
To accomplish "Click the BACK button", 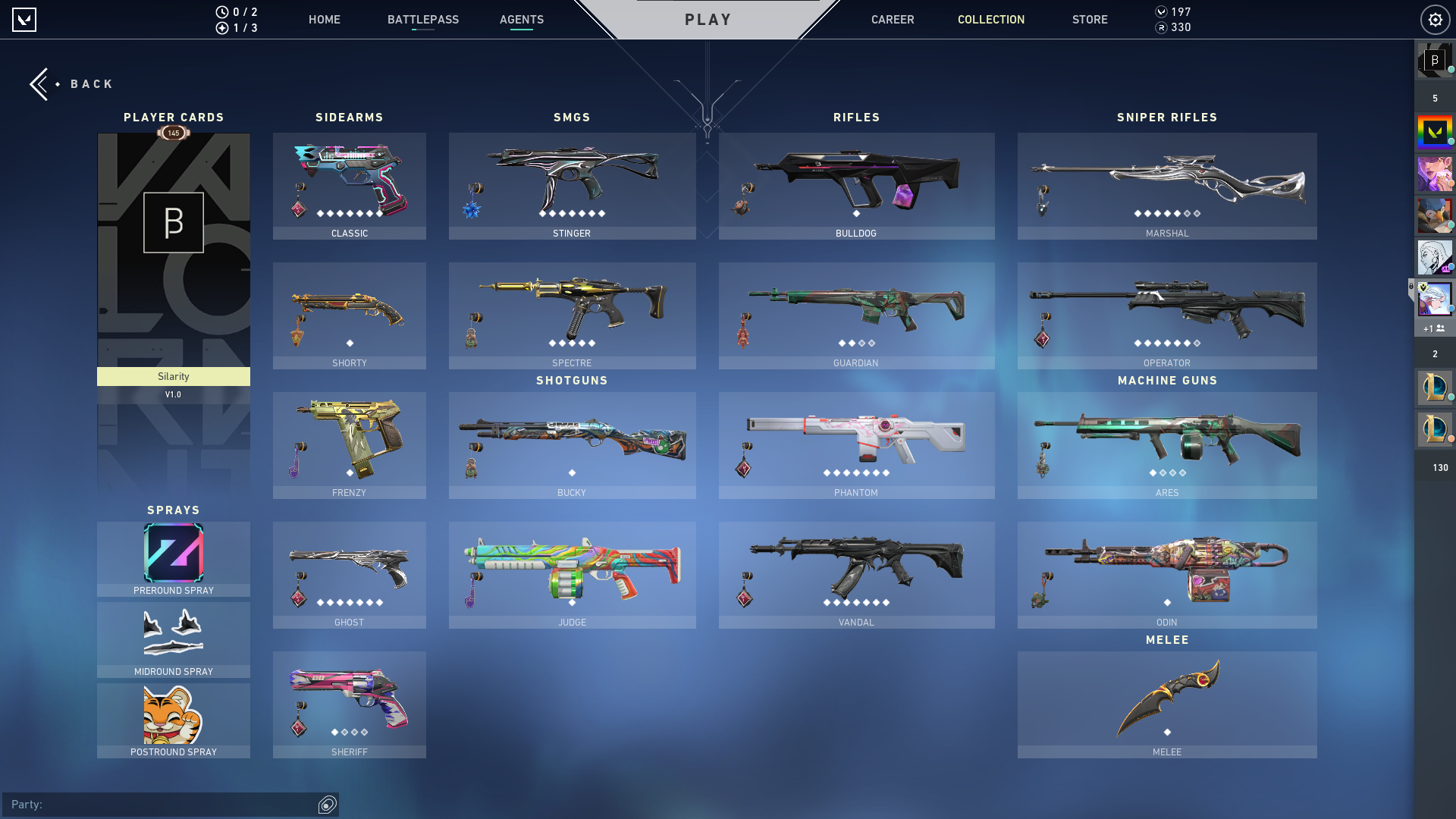I will 72,83.
